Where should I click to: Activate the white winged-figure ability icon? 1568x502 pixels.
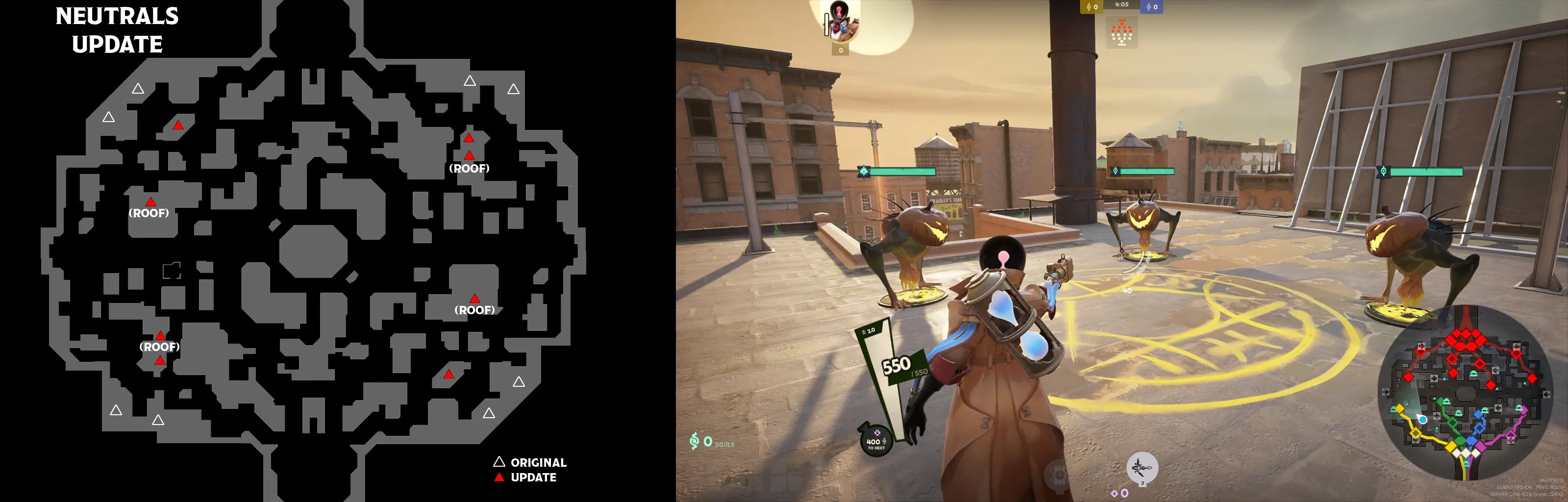(x=1142, y=468)
